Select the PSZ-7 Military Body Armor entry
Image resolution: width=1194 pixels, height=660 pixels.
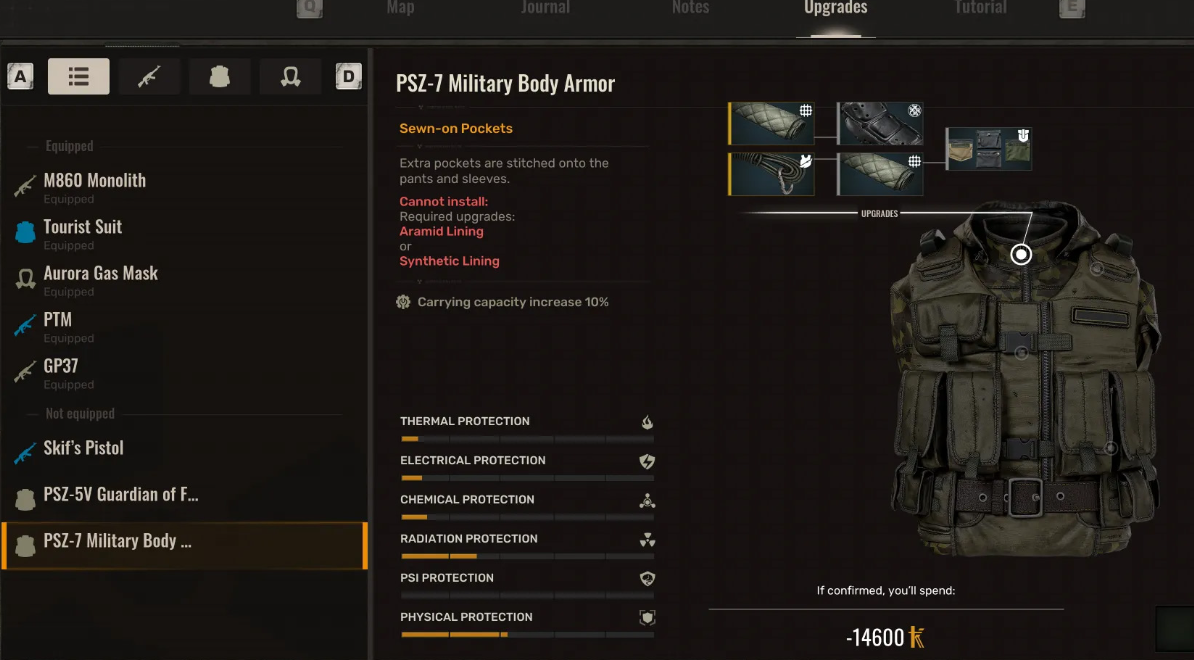(118, 541)
